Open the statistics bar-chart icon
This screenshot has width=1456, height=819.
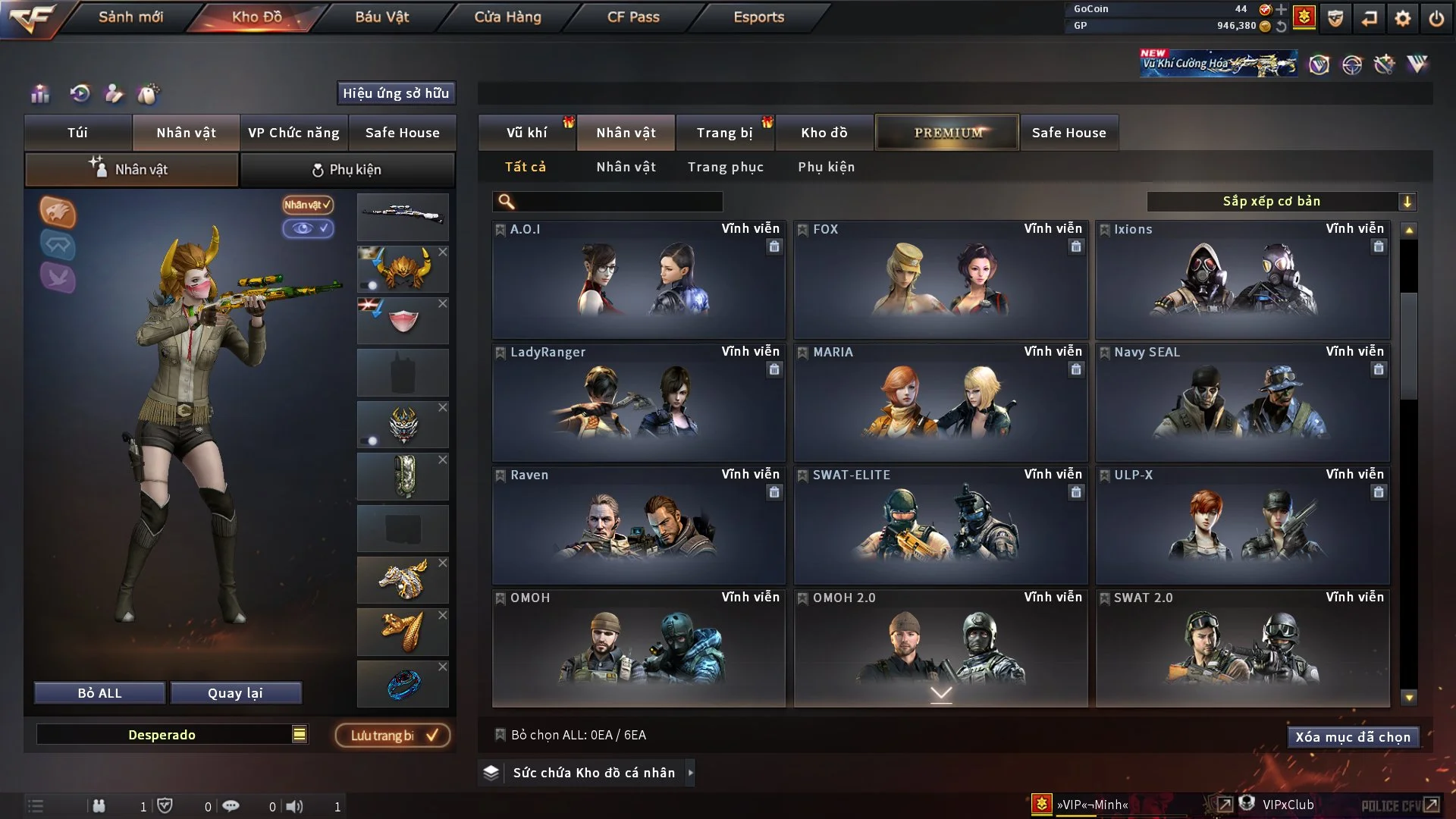coord(39,93)
